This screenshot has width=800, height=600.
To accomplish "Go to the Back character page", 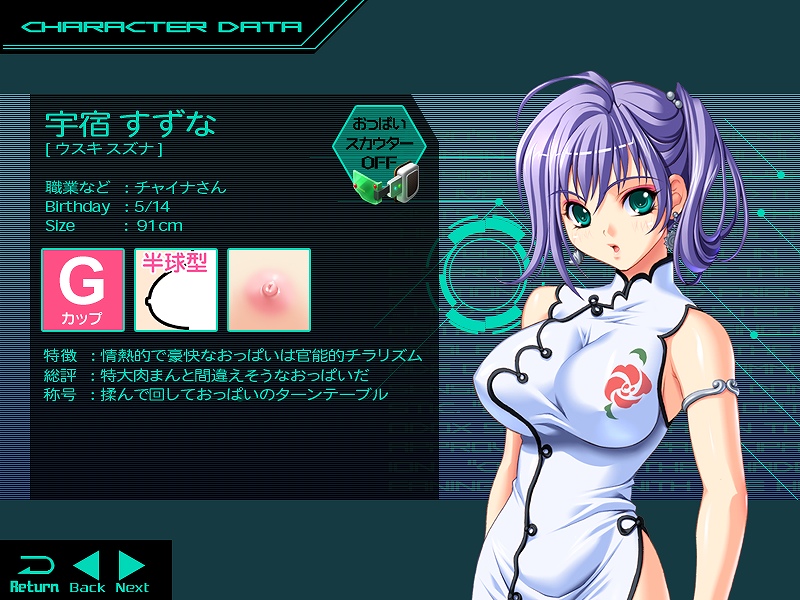I will click(87, 572).
